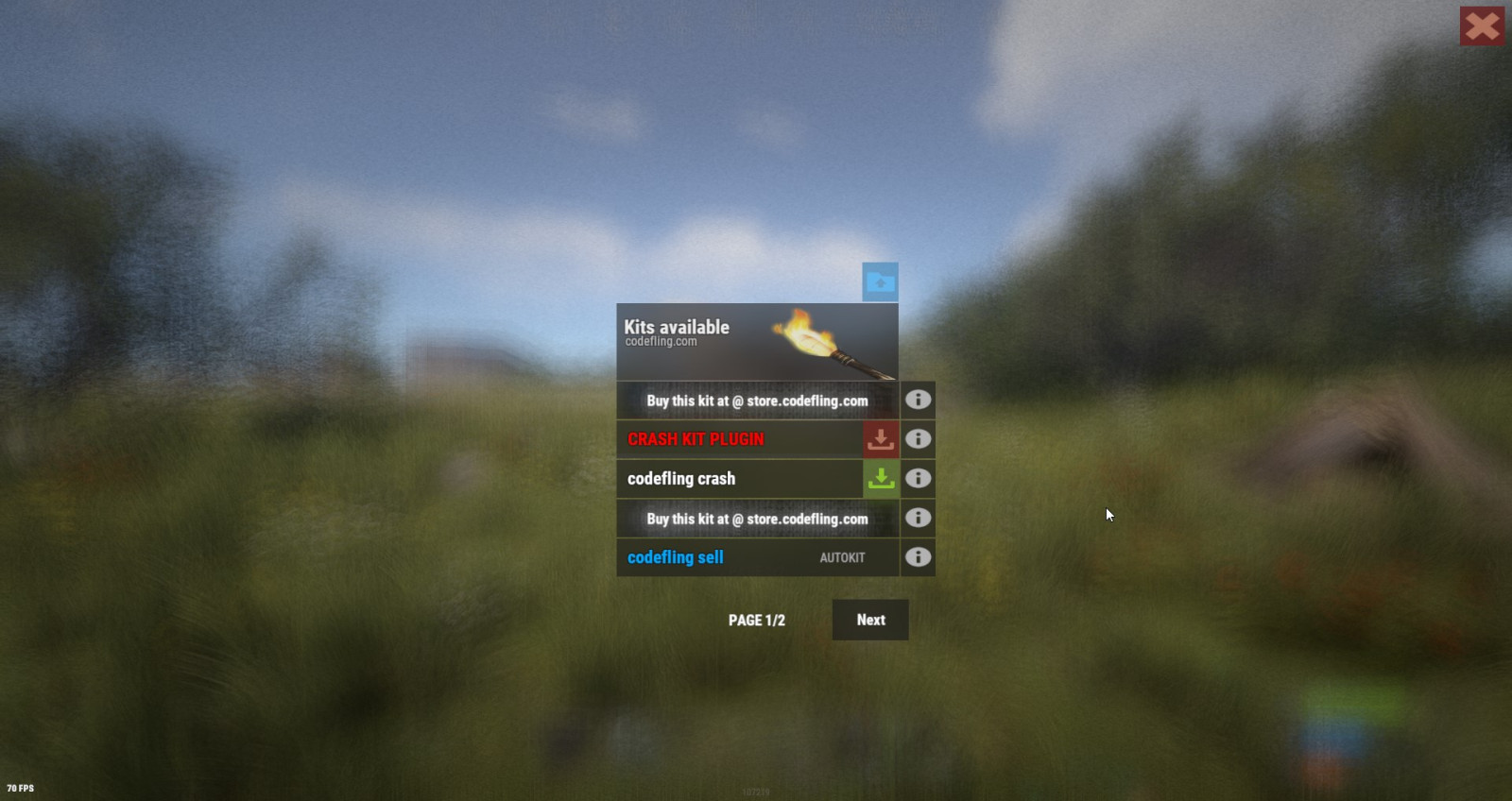This screenshot has width=1512, height=801.
Task: Open the info icon for CRASH KIT PLUGIN
Action: tap(916, 439)
